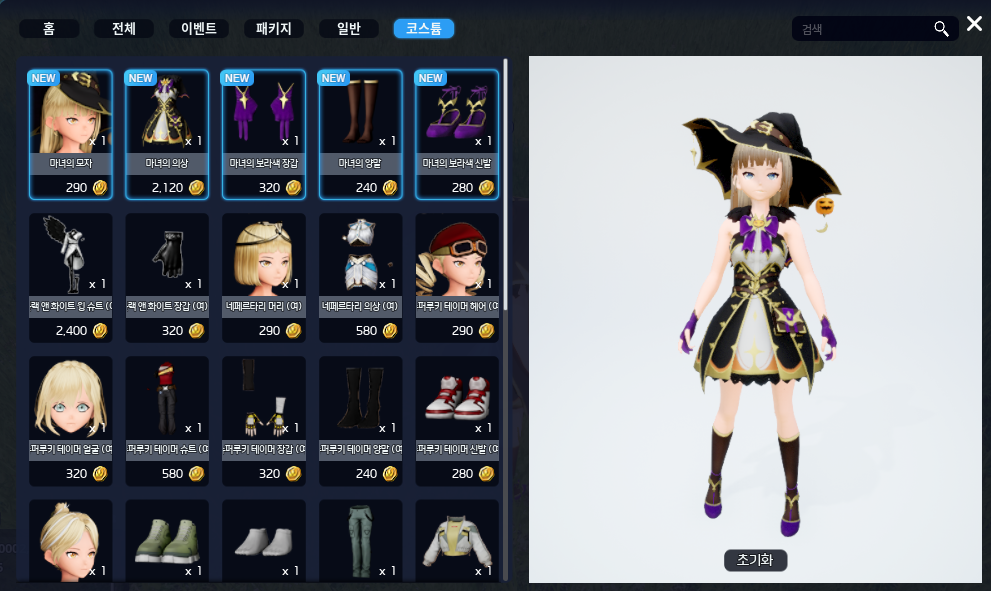Switch to the 일반 tab
This screenshot has width=991, height=591.
pyautogui.click(x=348, y=28)
